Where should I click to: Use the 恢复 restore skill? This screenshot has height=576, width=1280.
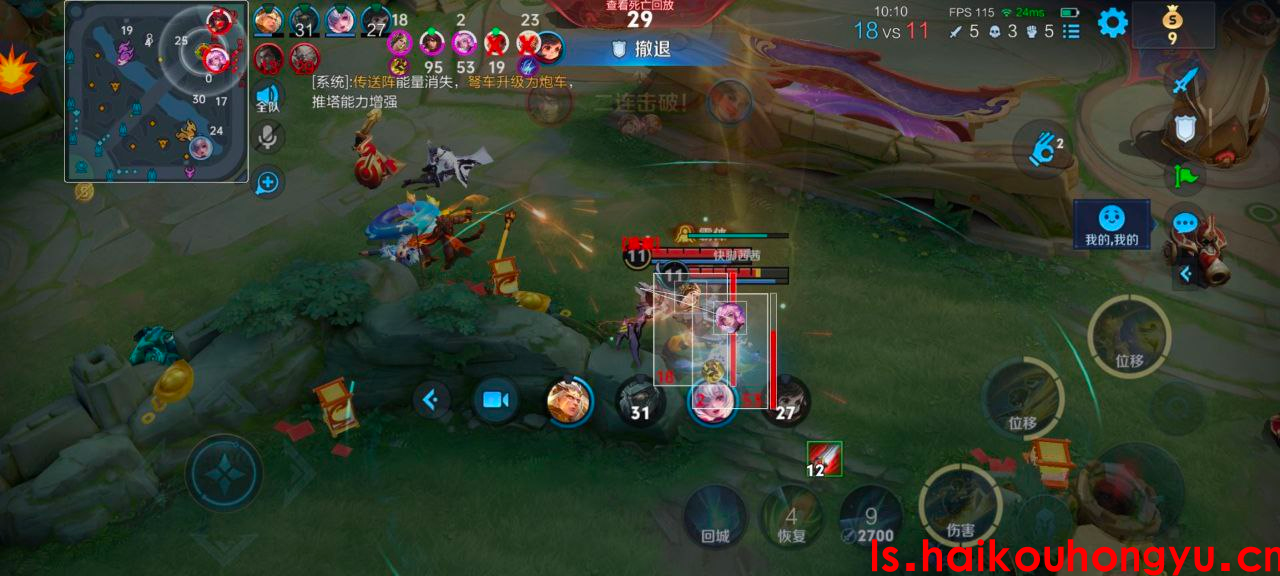(x=791, y=517)
